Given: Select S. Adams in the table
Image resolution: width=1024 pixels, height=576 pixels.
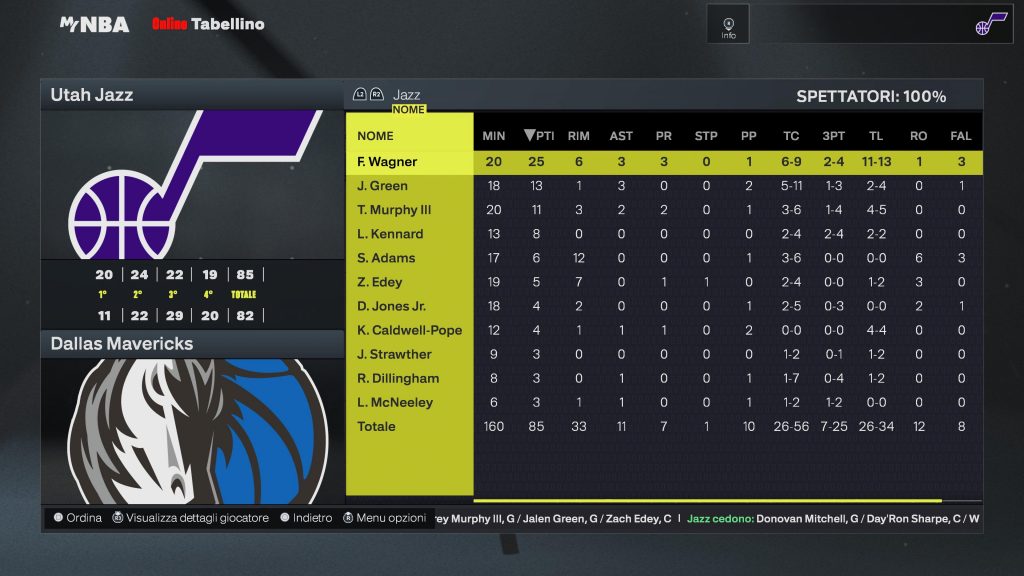Looking at the screenshot, I should (386, 258).
